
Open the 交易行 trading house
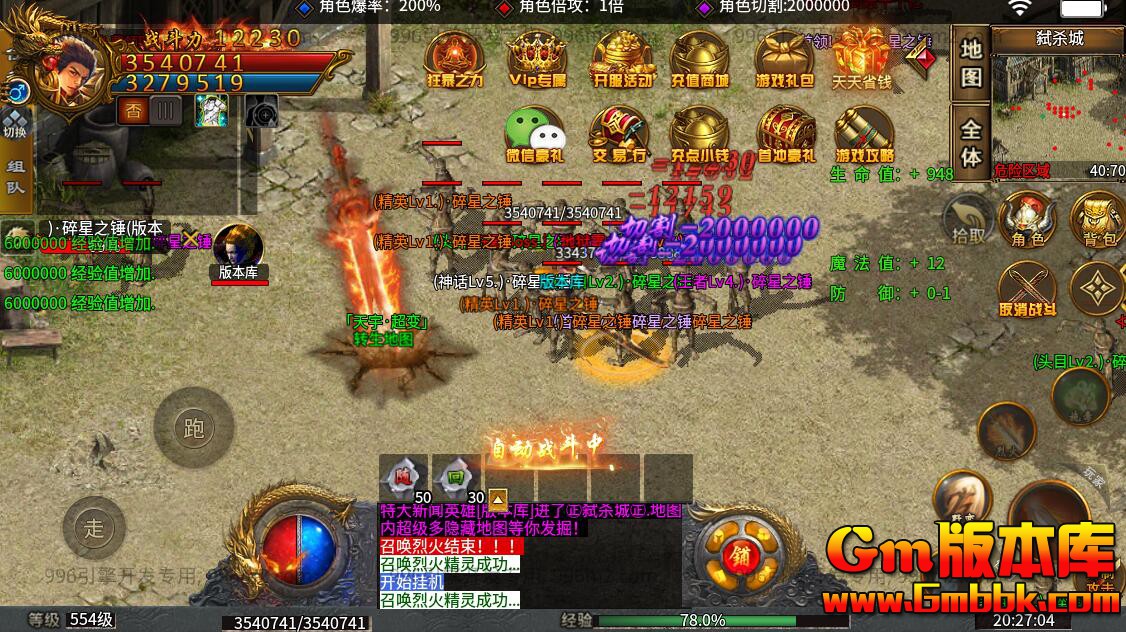click(x=619, y=135)
